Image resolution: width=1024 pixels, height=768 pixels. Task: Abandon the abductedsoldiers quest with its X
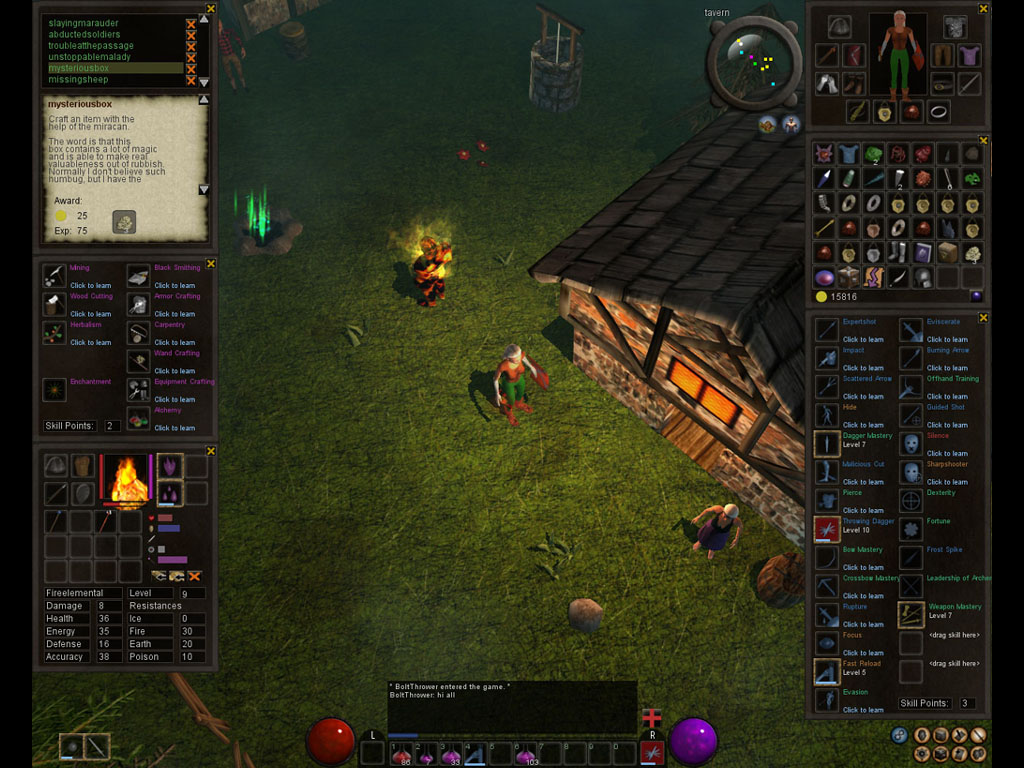(x=191, y=34)
